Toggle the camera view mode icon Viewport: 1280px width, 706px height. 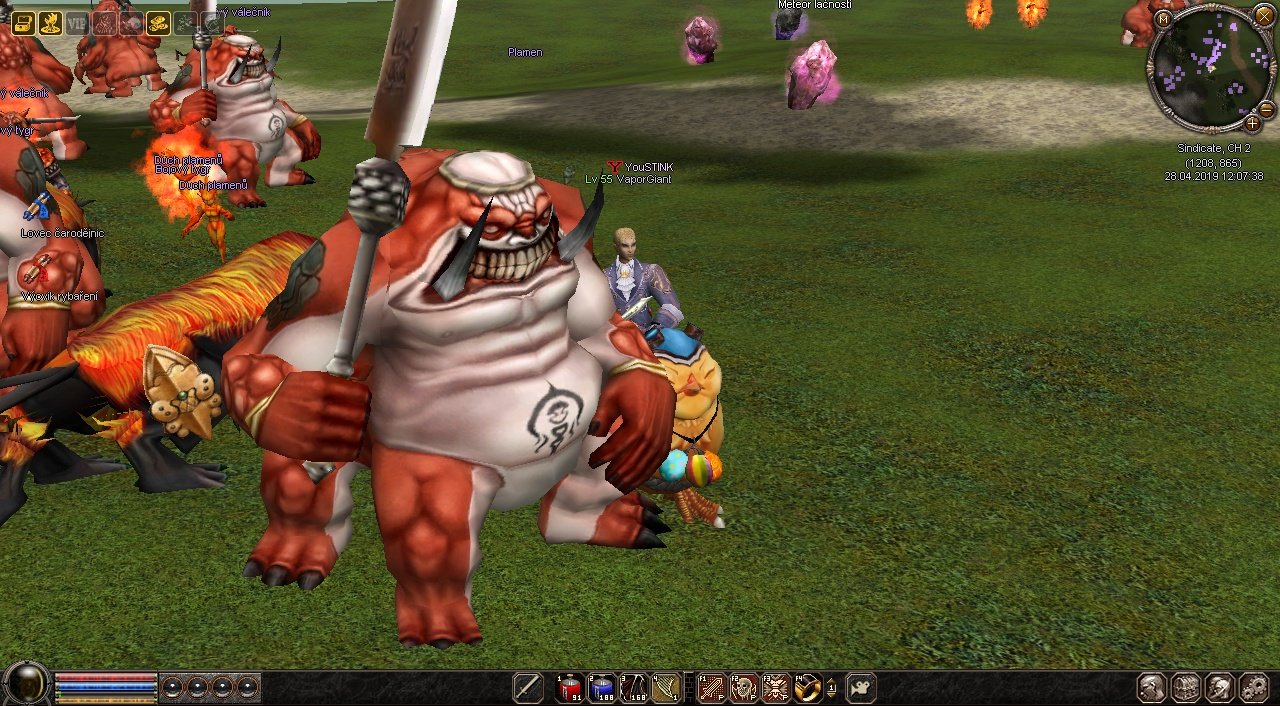861,688
